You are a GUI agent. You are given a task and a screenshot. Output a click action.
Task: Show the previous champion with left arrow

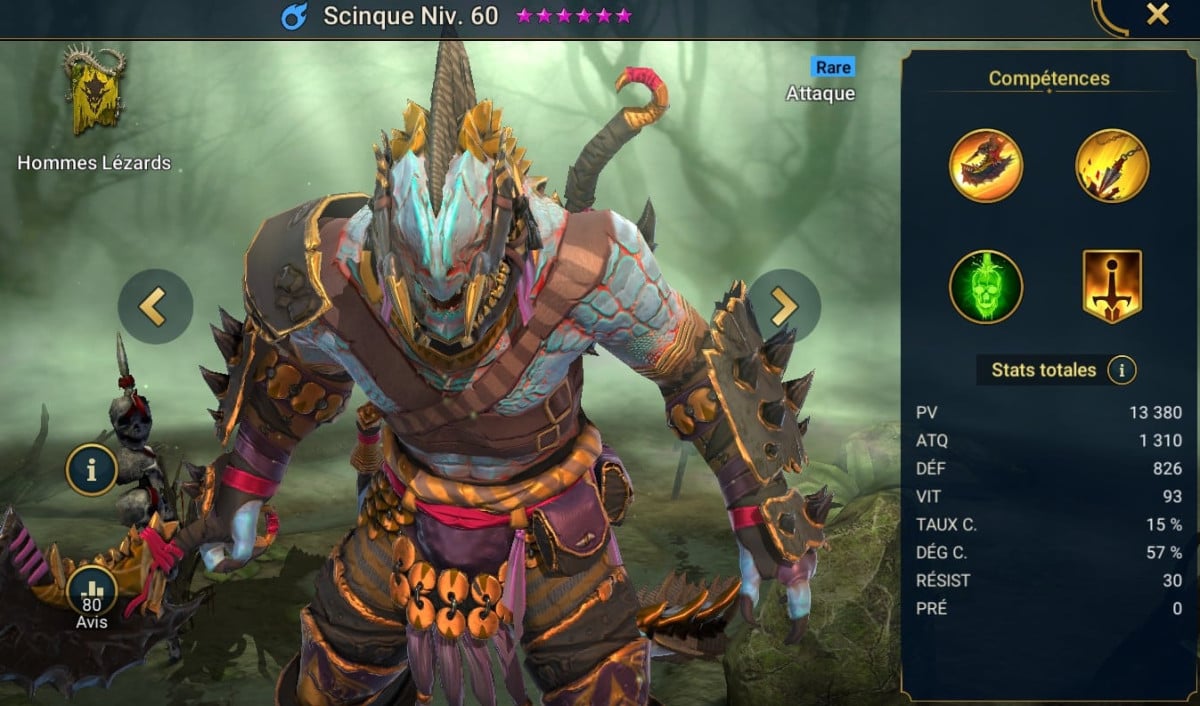[154, 306]
